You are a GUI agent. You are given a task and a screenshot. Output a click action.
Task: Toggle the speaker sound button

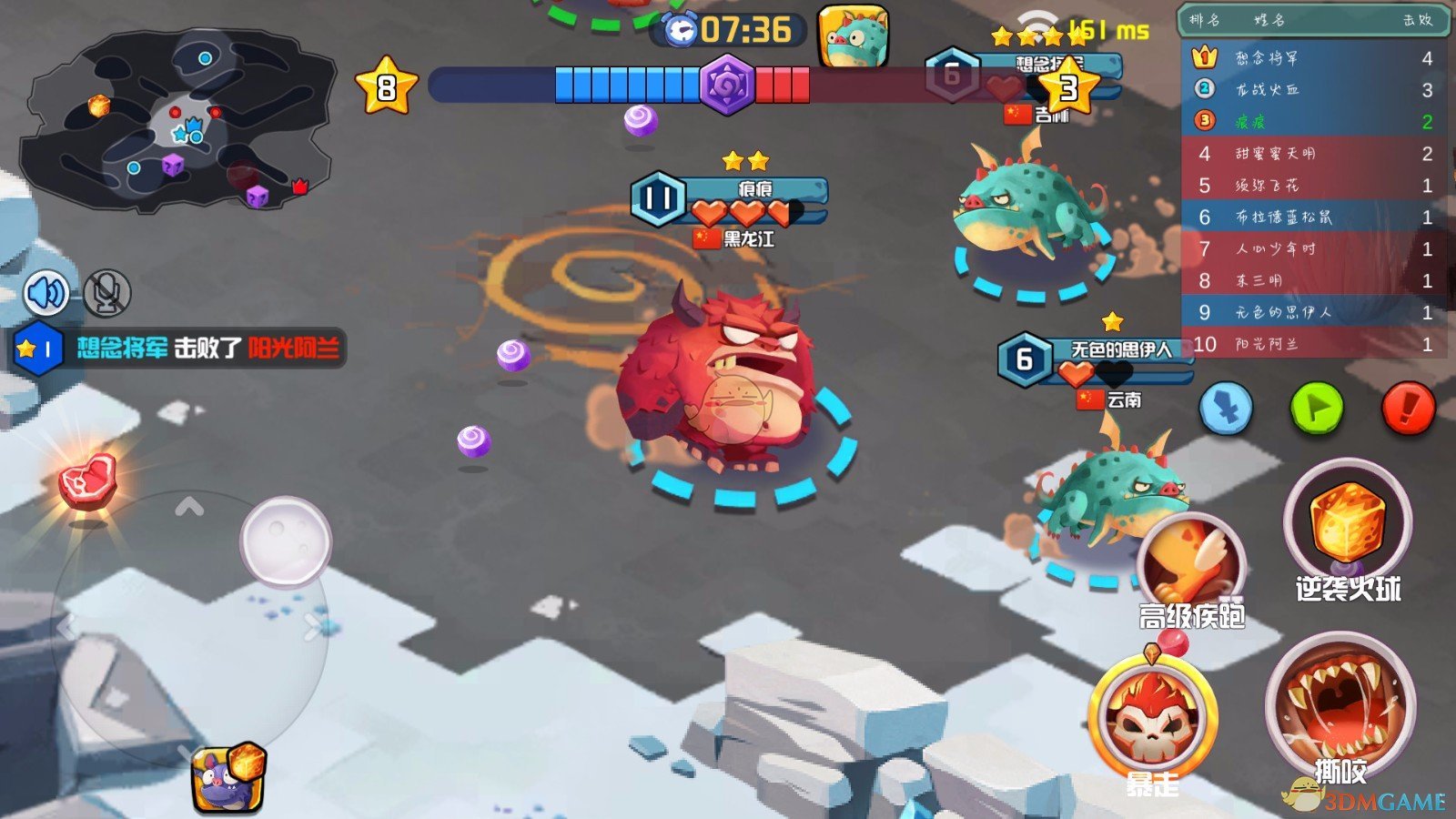pos(47,293)
